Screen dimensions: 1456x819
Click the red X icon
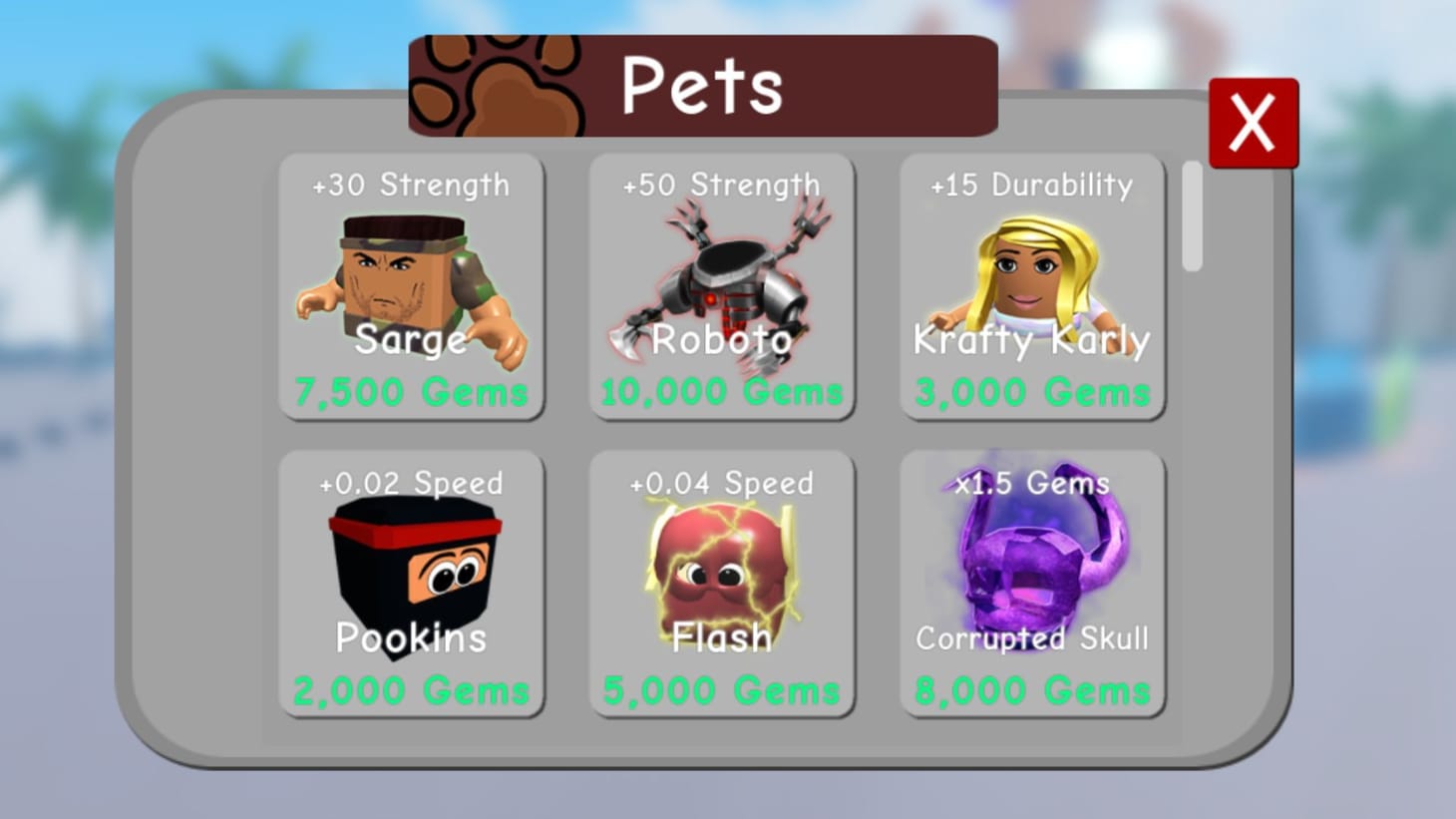(x=1253, y=123)
